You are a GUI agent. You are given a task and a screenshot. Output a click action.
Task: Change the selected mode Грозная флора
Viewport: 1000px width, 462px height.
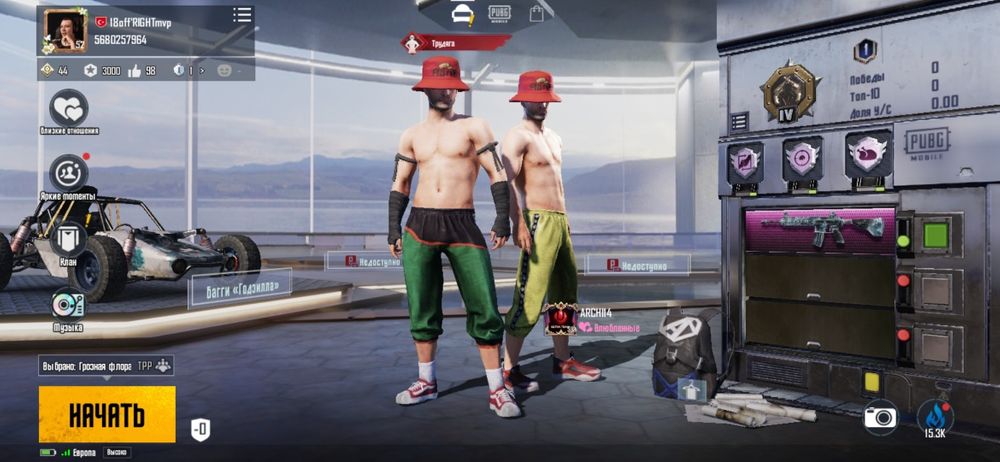(x=107, y=366)
